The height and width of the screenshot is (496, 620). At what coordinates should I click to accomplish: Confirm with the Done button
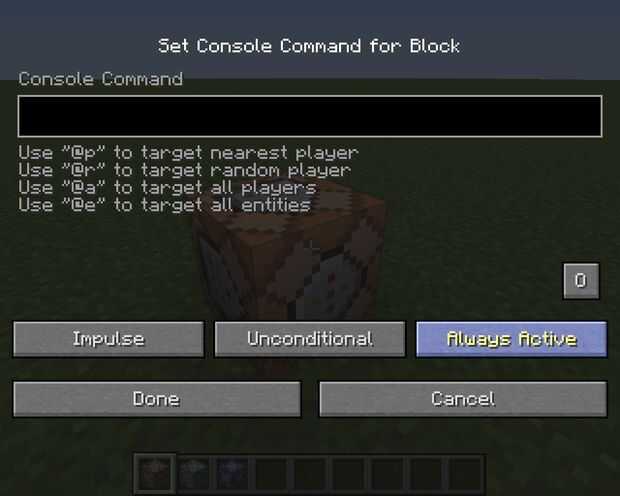click(x=156, y=398)
